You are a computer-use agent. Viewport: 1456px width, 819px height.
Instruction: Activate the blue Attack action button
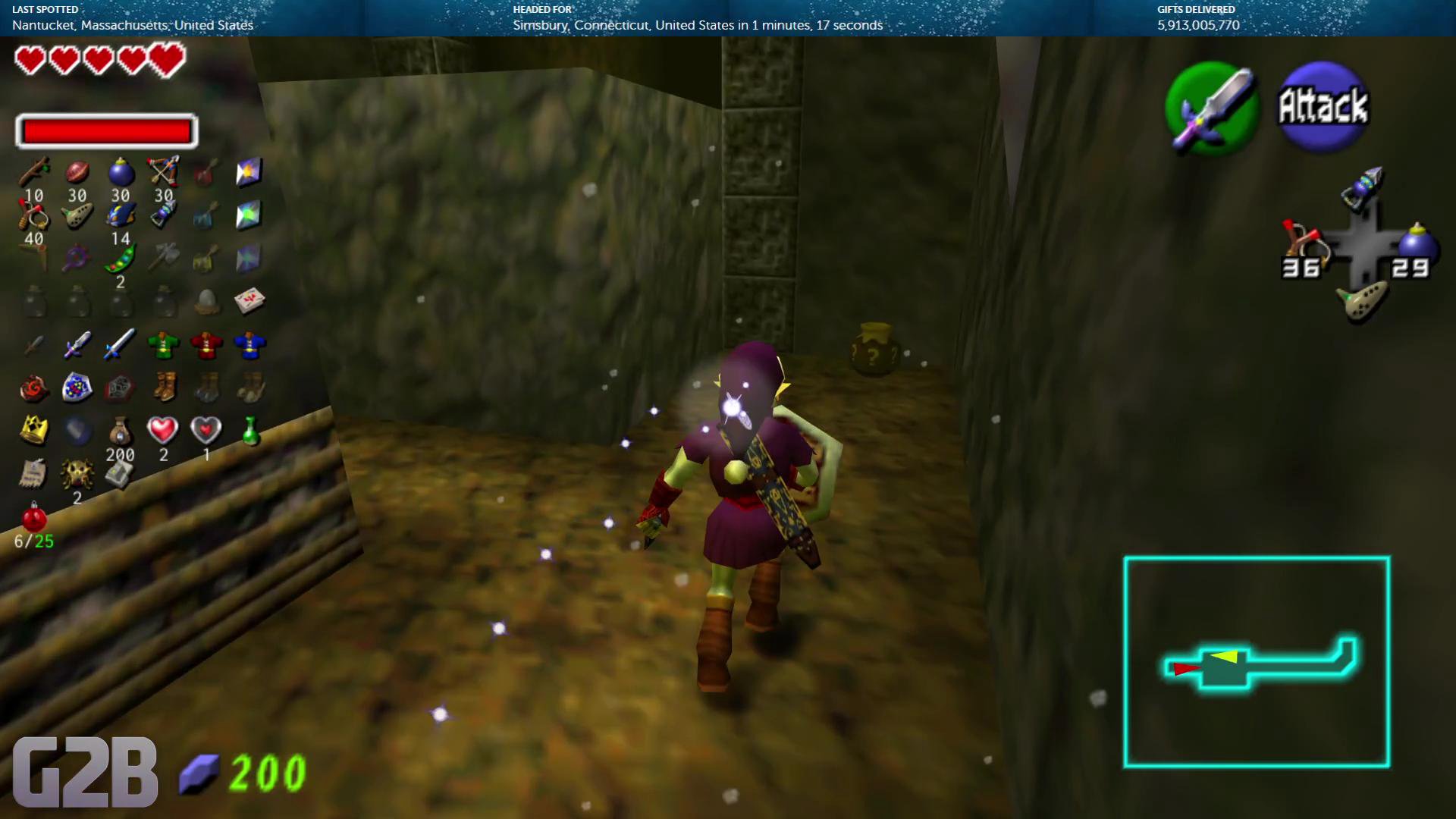pos(1323,106)
